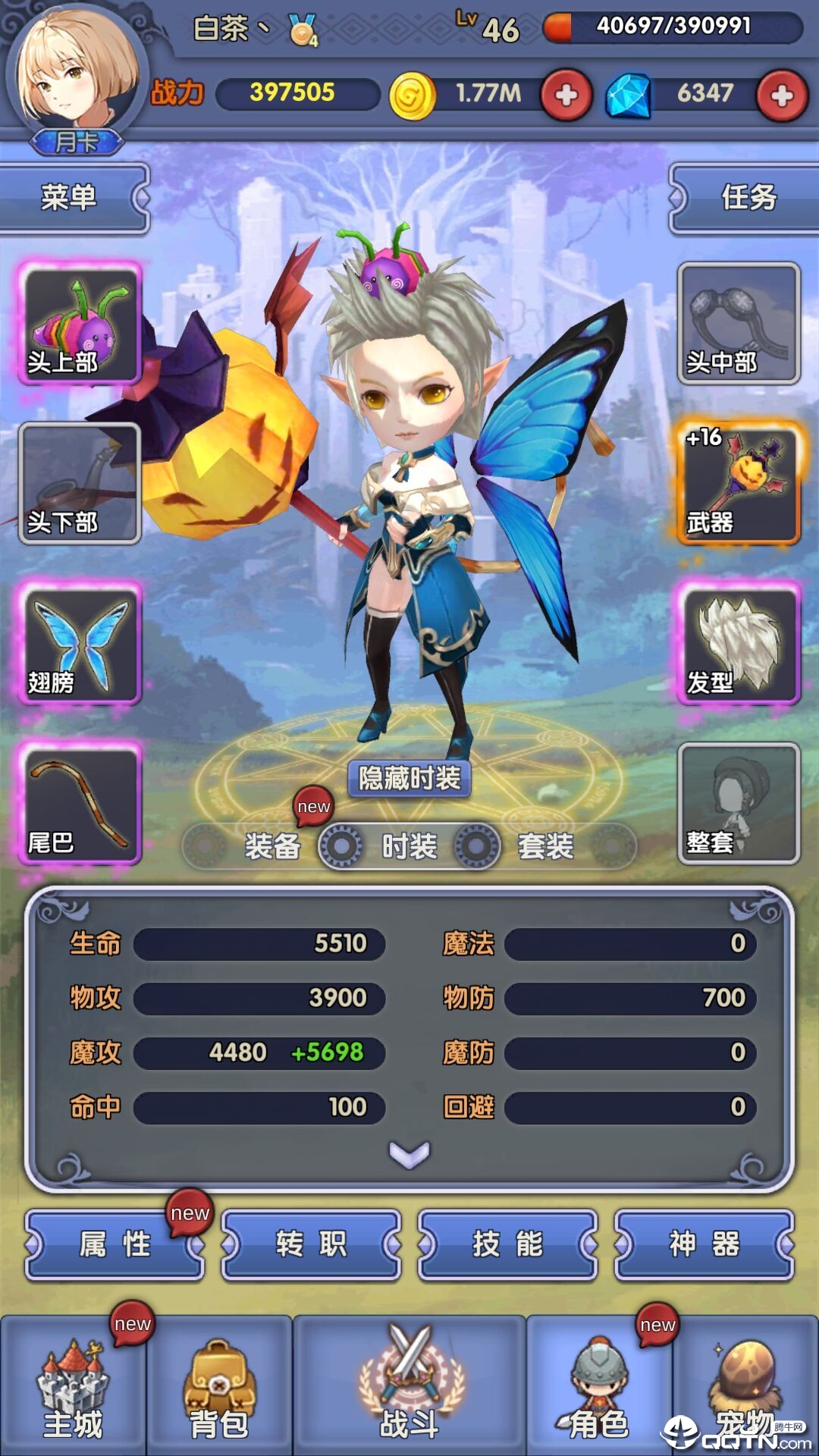
Task: Select the 武器 pumpkin weapon slot
Action: [739, 484]
